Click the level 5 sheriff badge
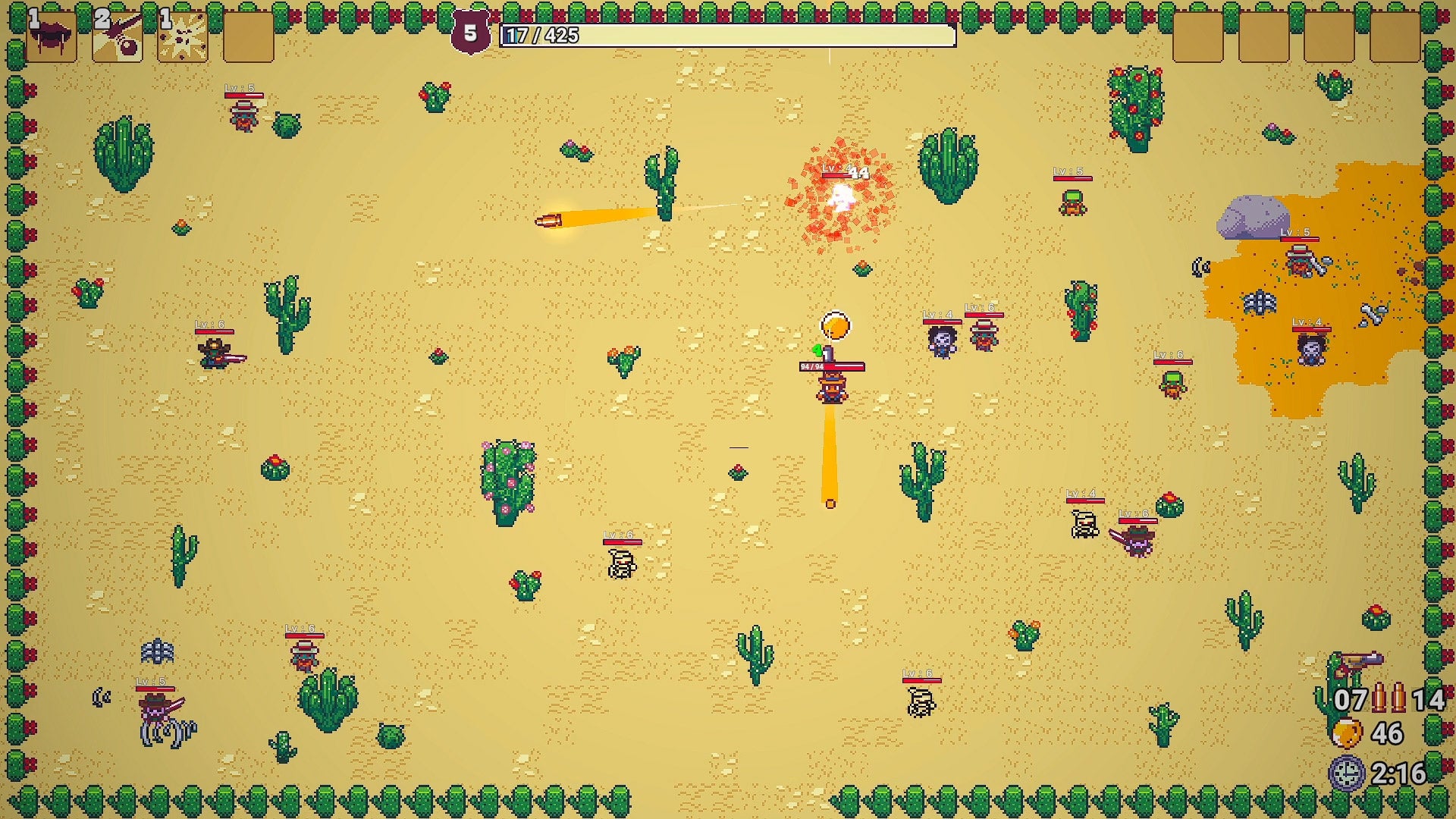The width and height of the screenshot is (1456, 819). [469, 32]
